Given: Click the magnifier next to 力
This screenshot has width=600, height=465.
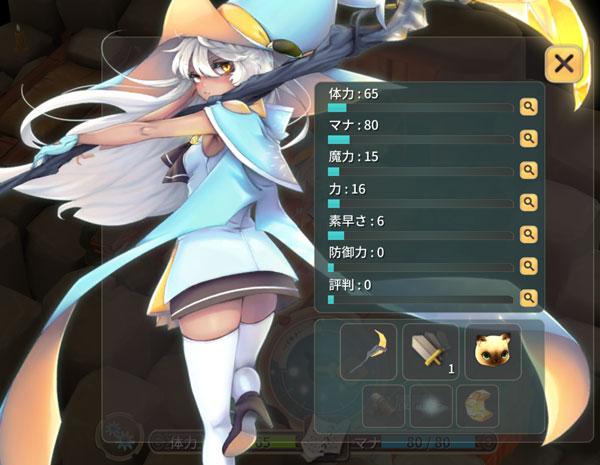Looking at the screenshot, I should point(528,201).
